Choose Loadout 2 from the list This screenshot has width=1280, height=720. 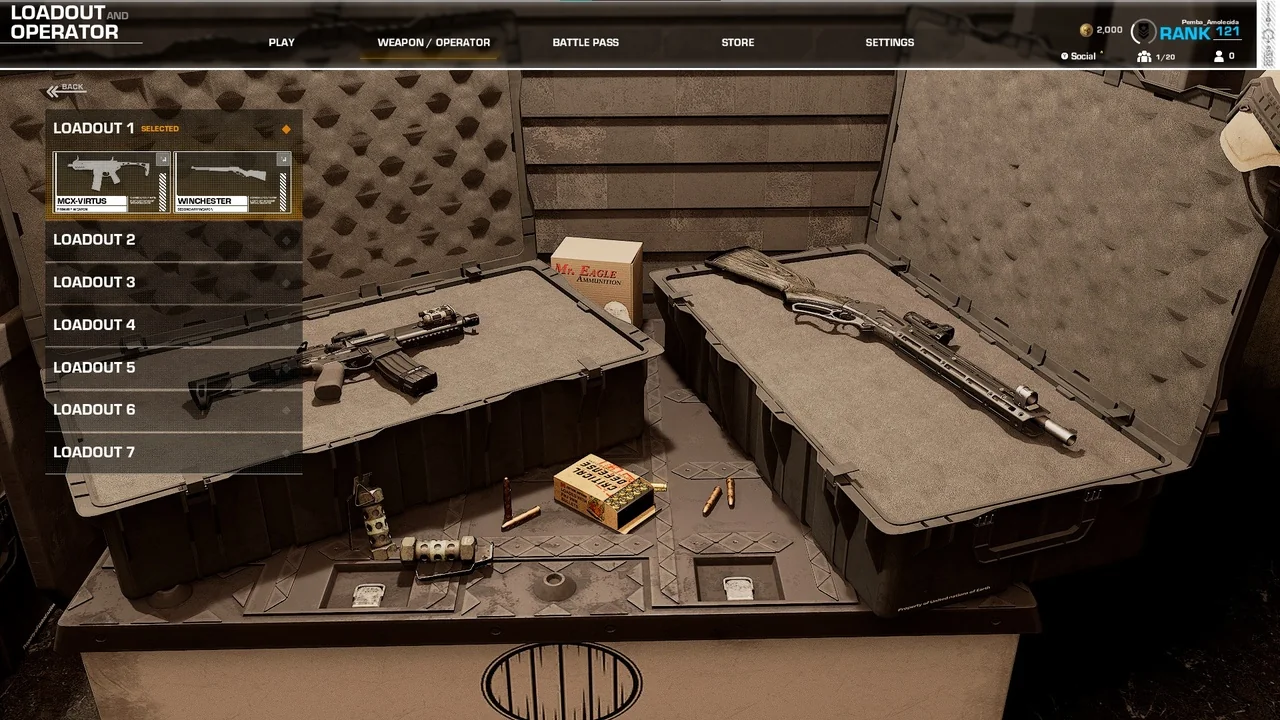coord(173,240)
